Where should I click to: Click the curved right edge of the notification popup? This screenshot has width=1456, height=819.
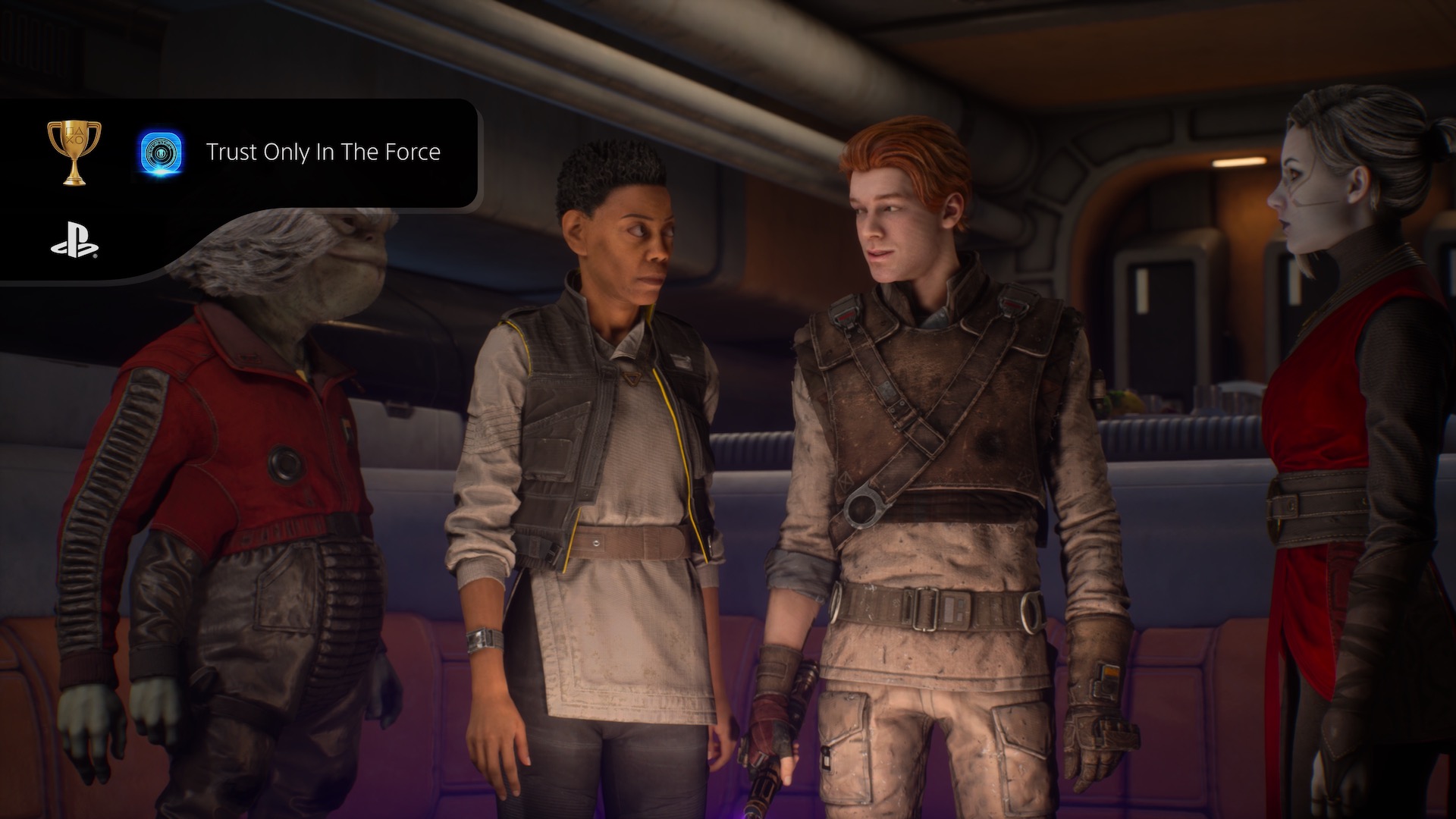point(478,152)
